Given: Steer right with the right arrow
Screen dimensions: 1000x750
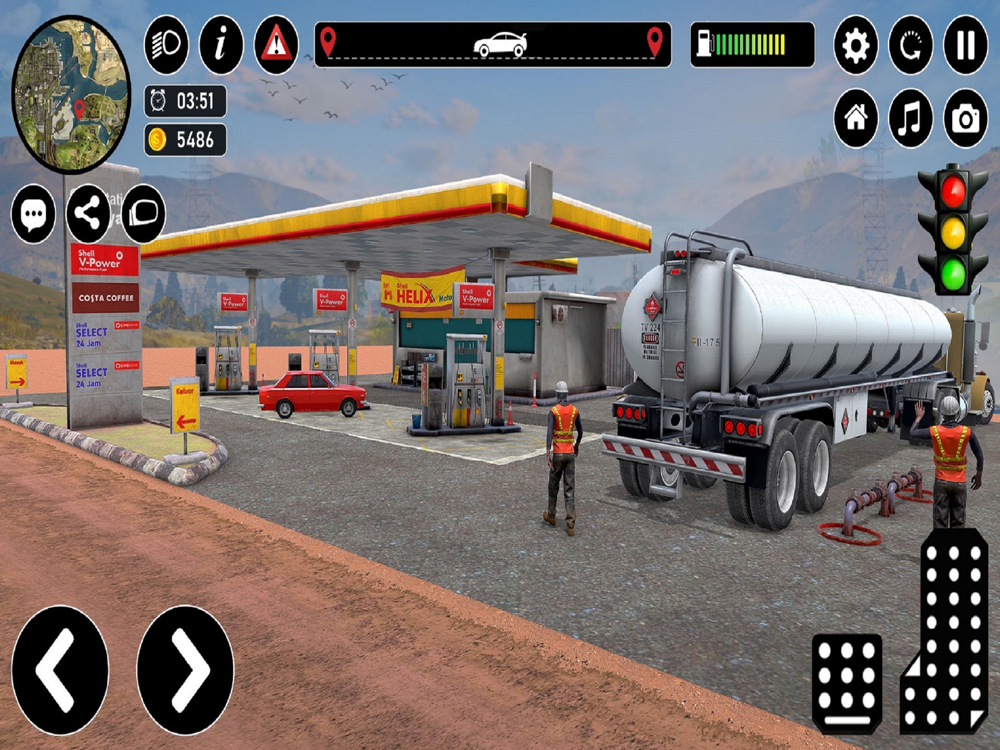Looking at the screenshot, I should (185, 670).
